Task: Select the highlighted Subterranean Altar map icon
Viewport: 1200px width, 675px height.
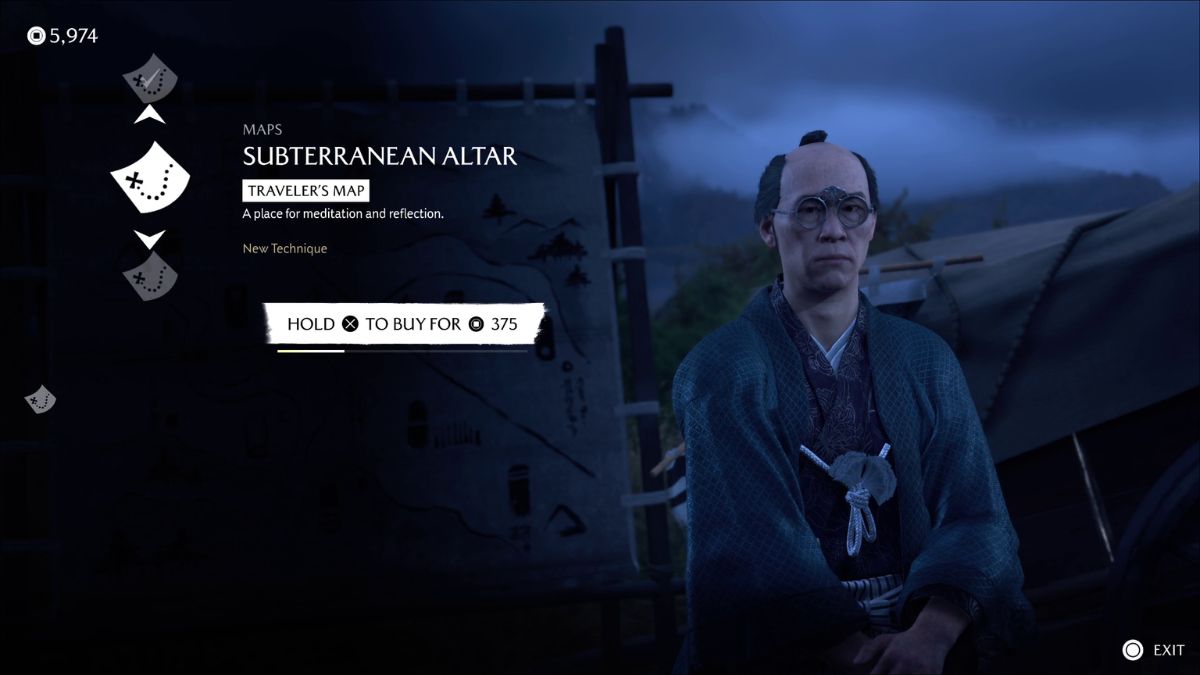Action: [150, 179]
